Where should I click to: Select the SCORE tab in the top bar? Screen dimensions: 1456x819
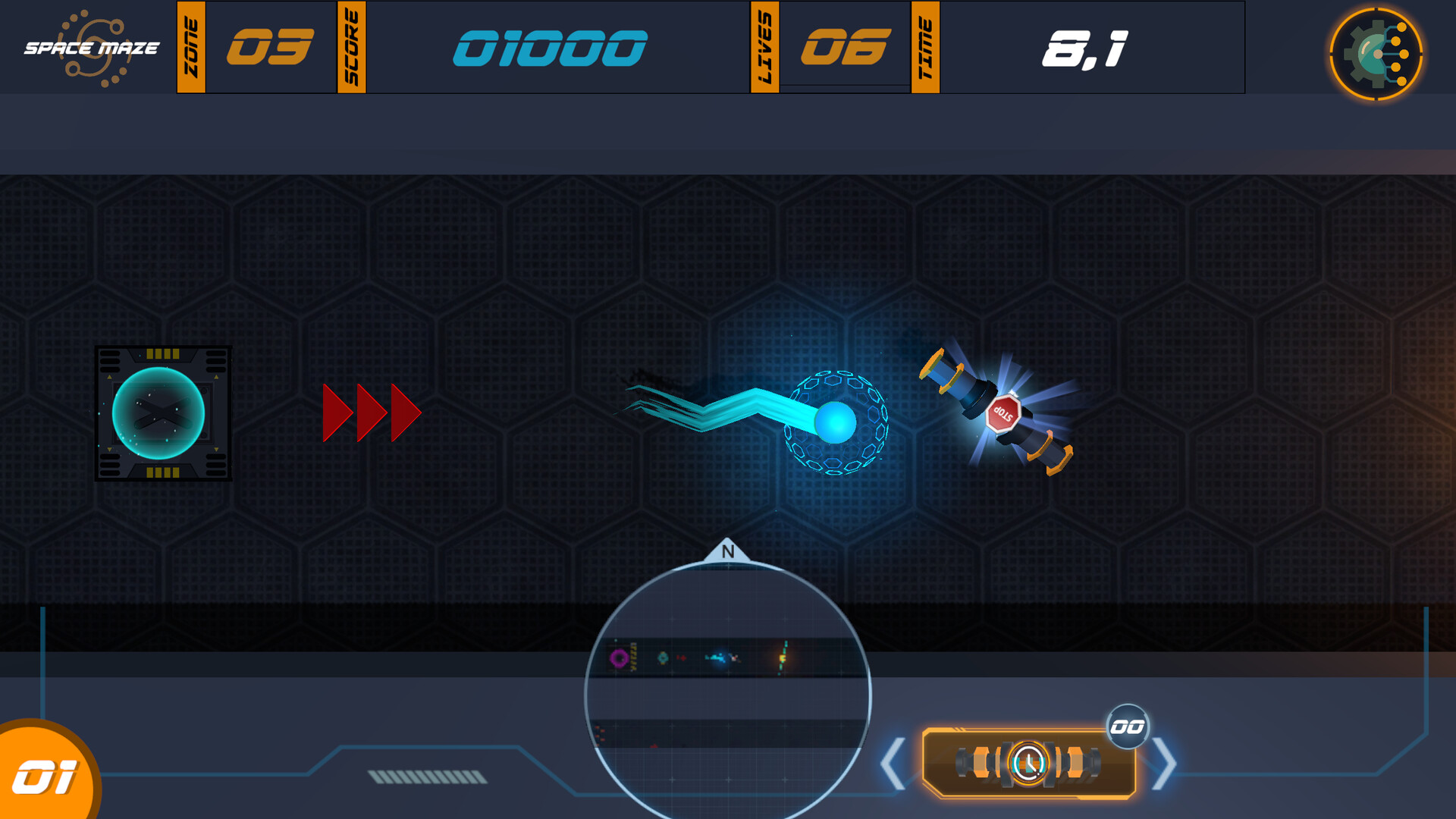351,48
